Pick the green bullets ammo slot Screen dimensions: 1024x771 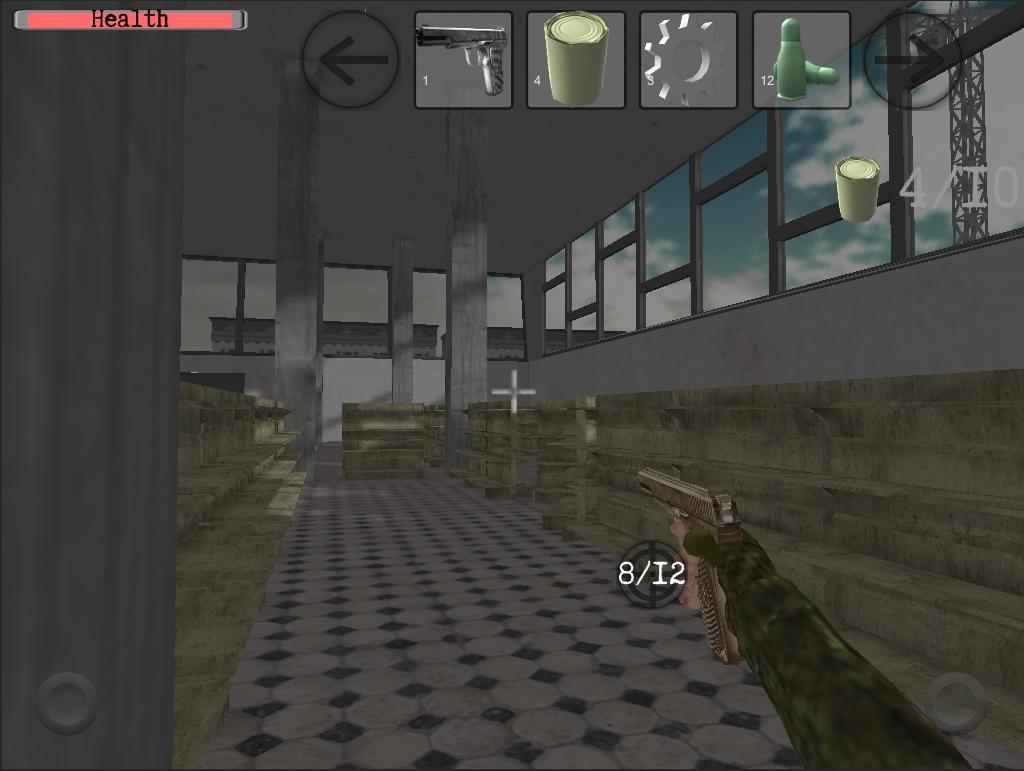pyautogui.click(x=801, y=60)
